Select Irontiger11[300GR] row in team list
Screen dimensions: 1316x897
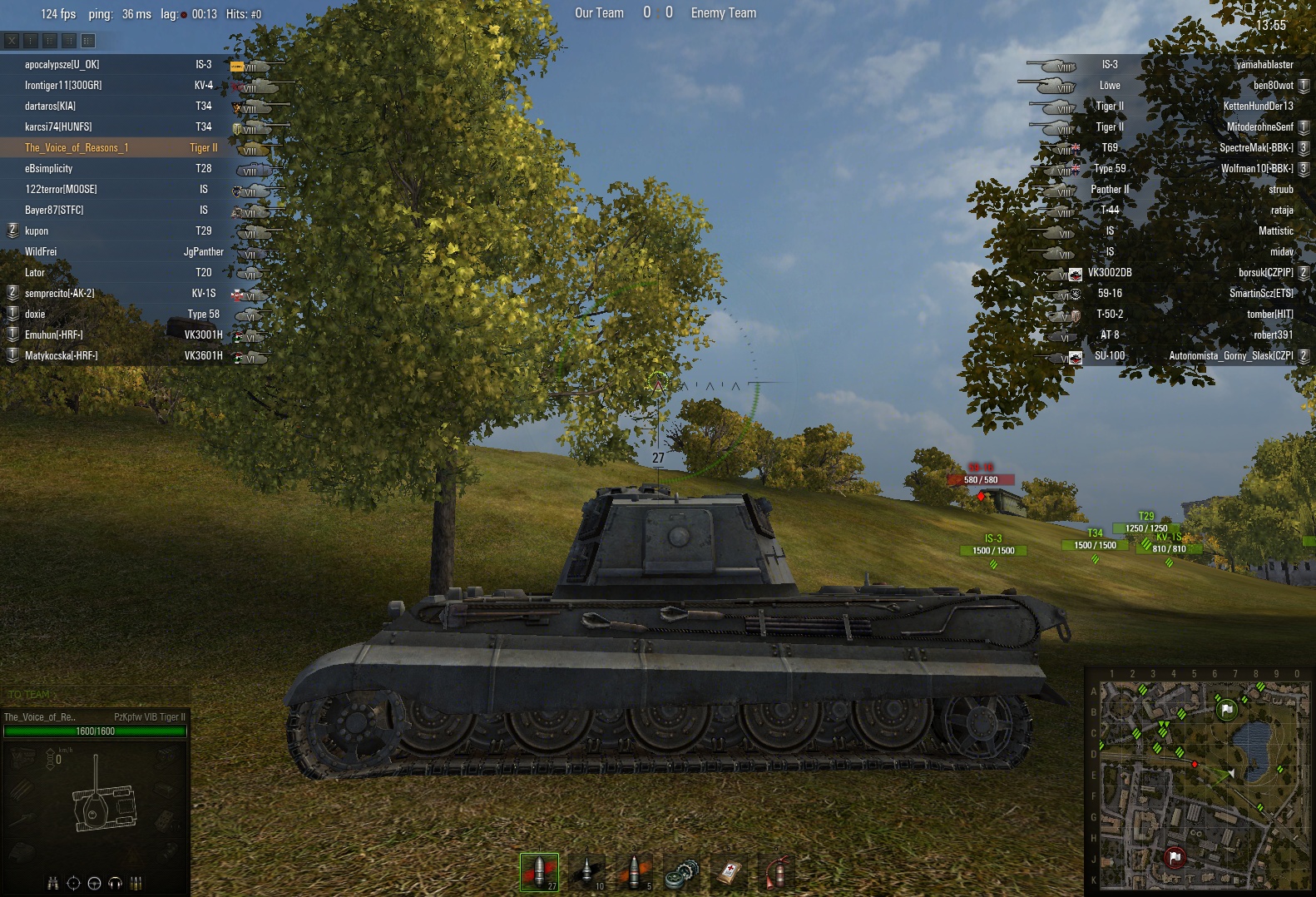click(63, 86)
